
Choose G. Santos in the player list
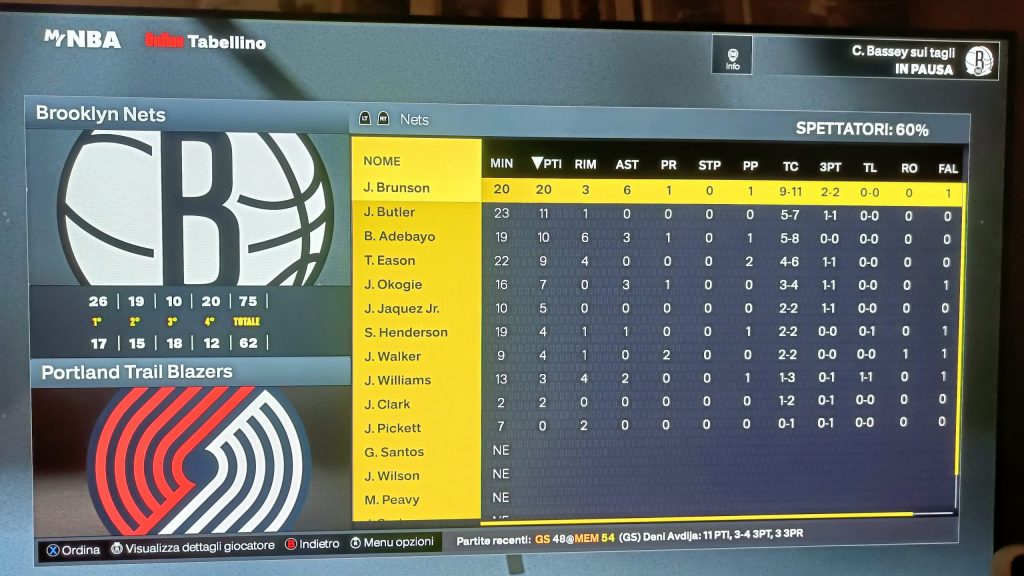393,452
